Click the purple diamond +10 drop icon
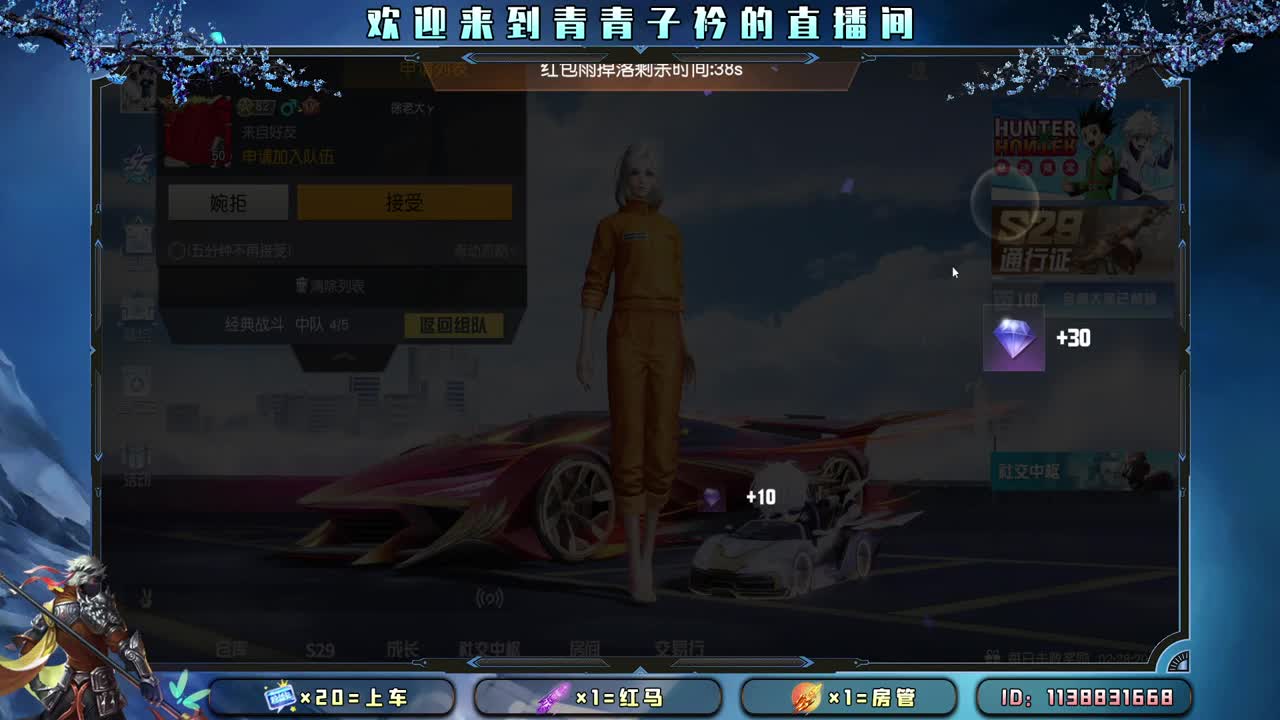Image resolution: width=1280 pixels, height=720 pixels. 712,497
